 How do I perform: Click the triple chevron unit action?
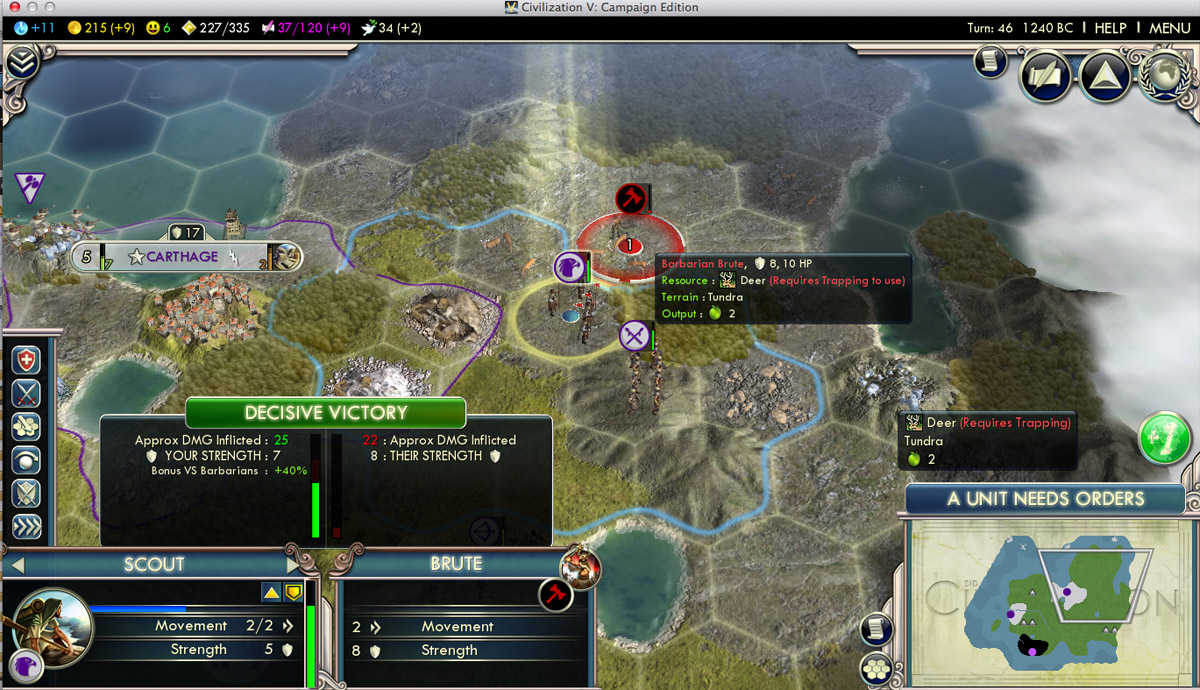26,526
